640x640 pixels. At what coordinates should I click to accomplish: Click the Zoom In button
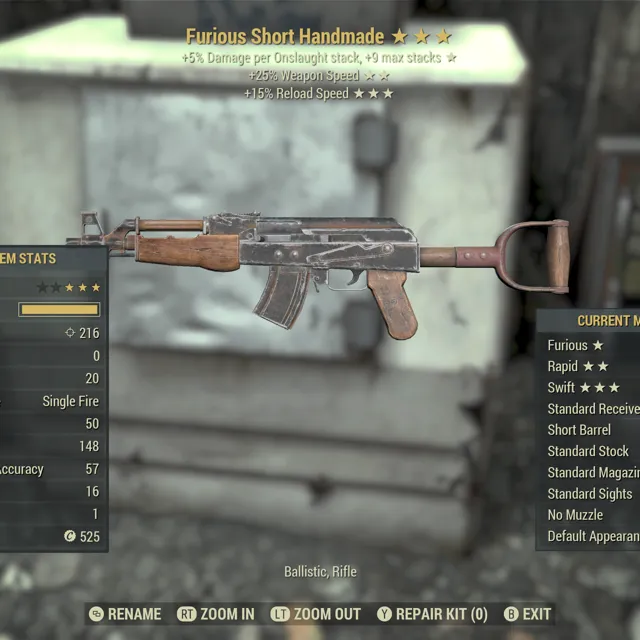pyautogui.click(x=216, y=614)
